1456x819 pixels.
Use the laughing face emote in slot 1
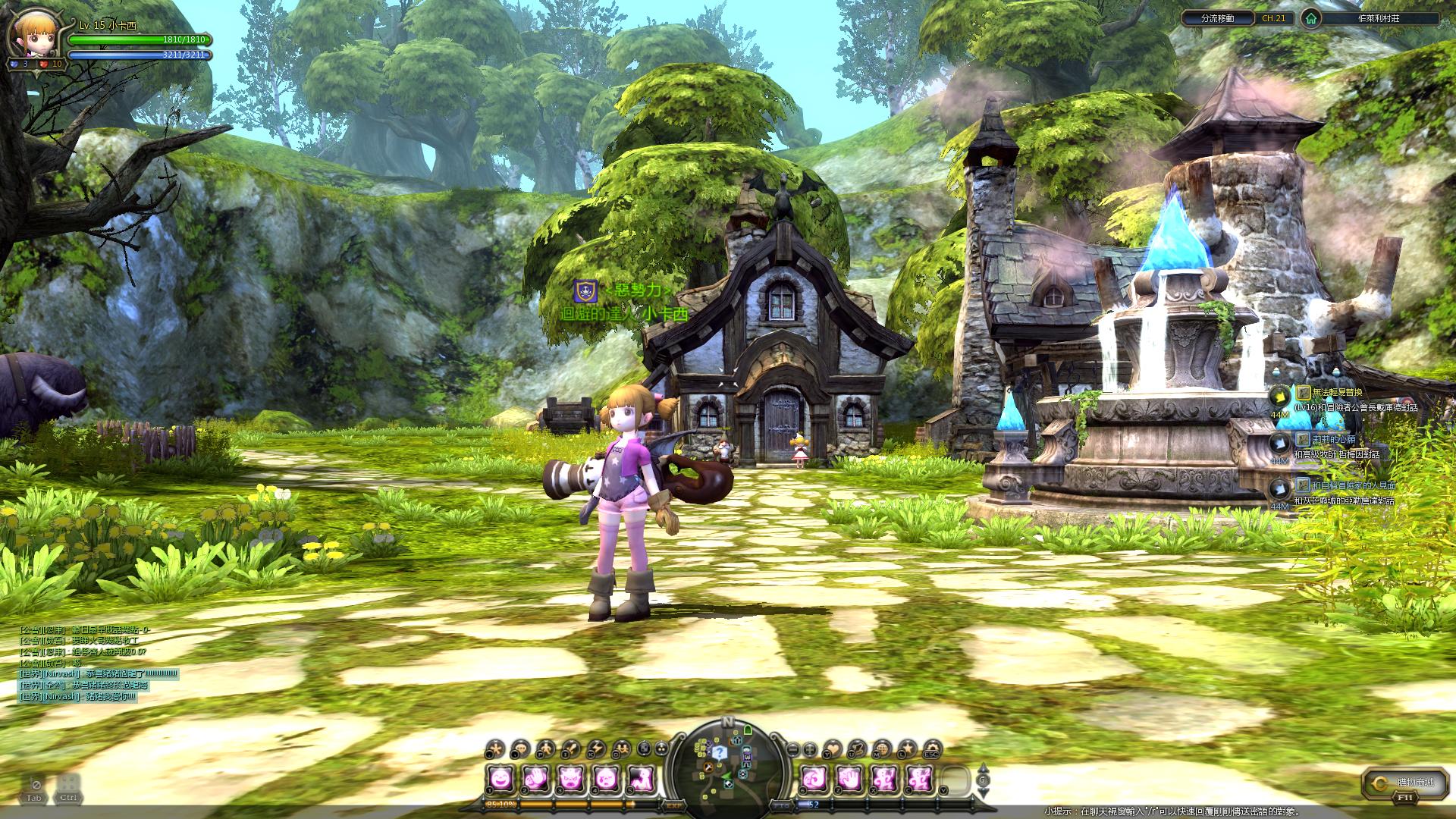click(499, 777)
